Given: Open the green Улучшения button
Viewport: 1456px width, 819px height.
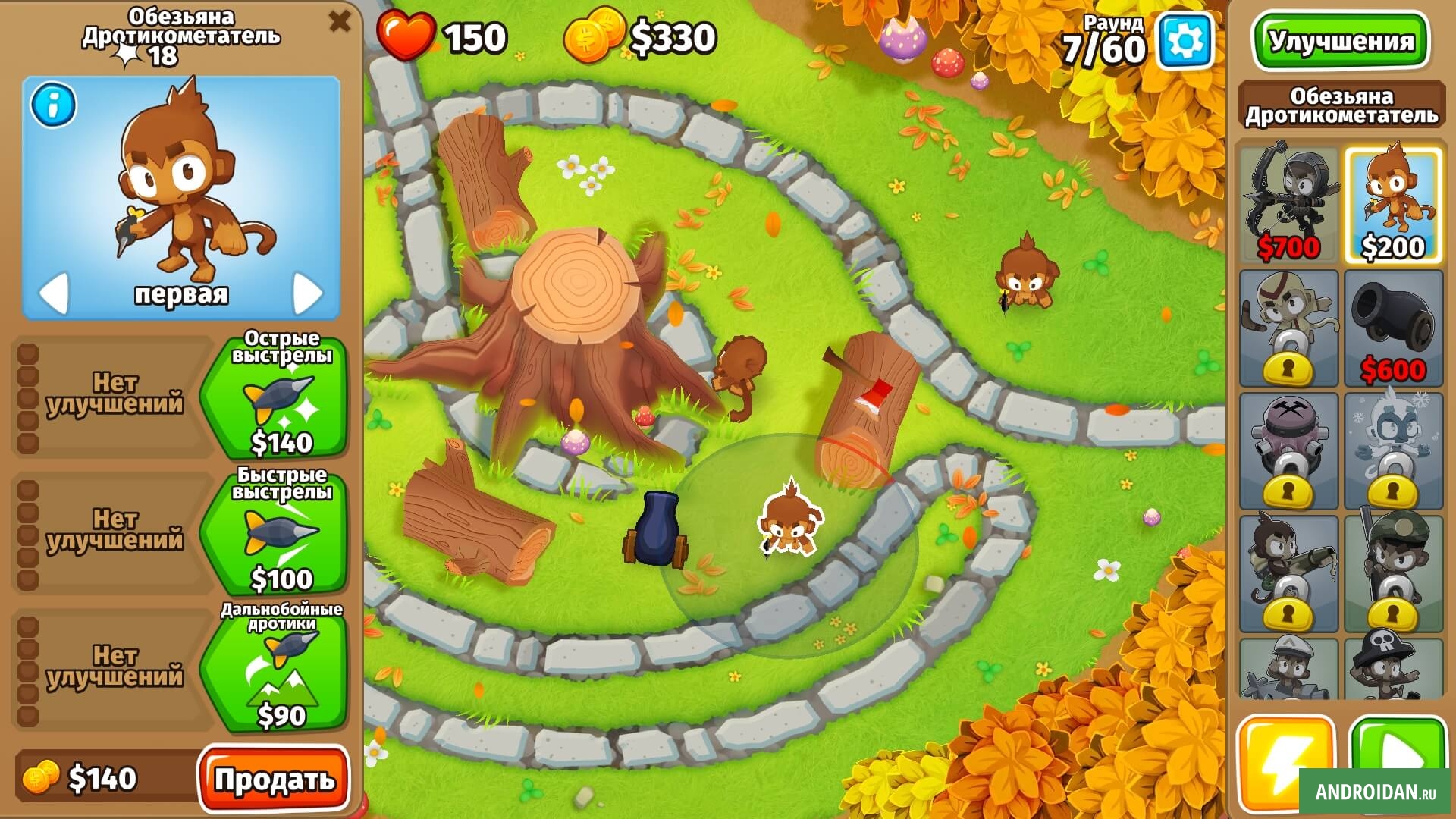Looking at the screenshot, I should [x=1341, y=41].
